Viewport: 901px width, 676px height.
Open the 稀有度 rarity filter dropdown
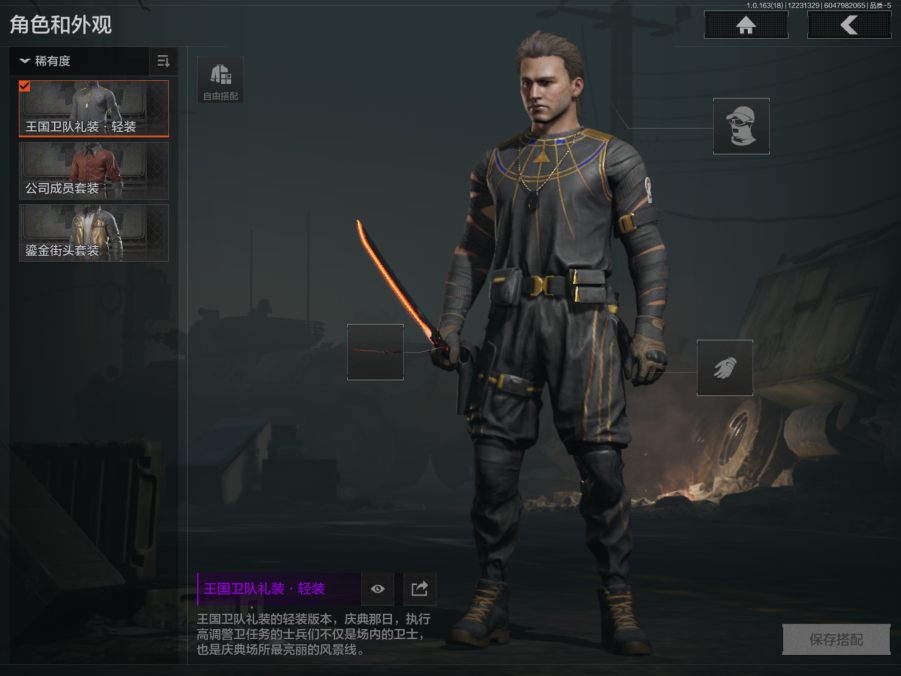click(x=80, y=61)
